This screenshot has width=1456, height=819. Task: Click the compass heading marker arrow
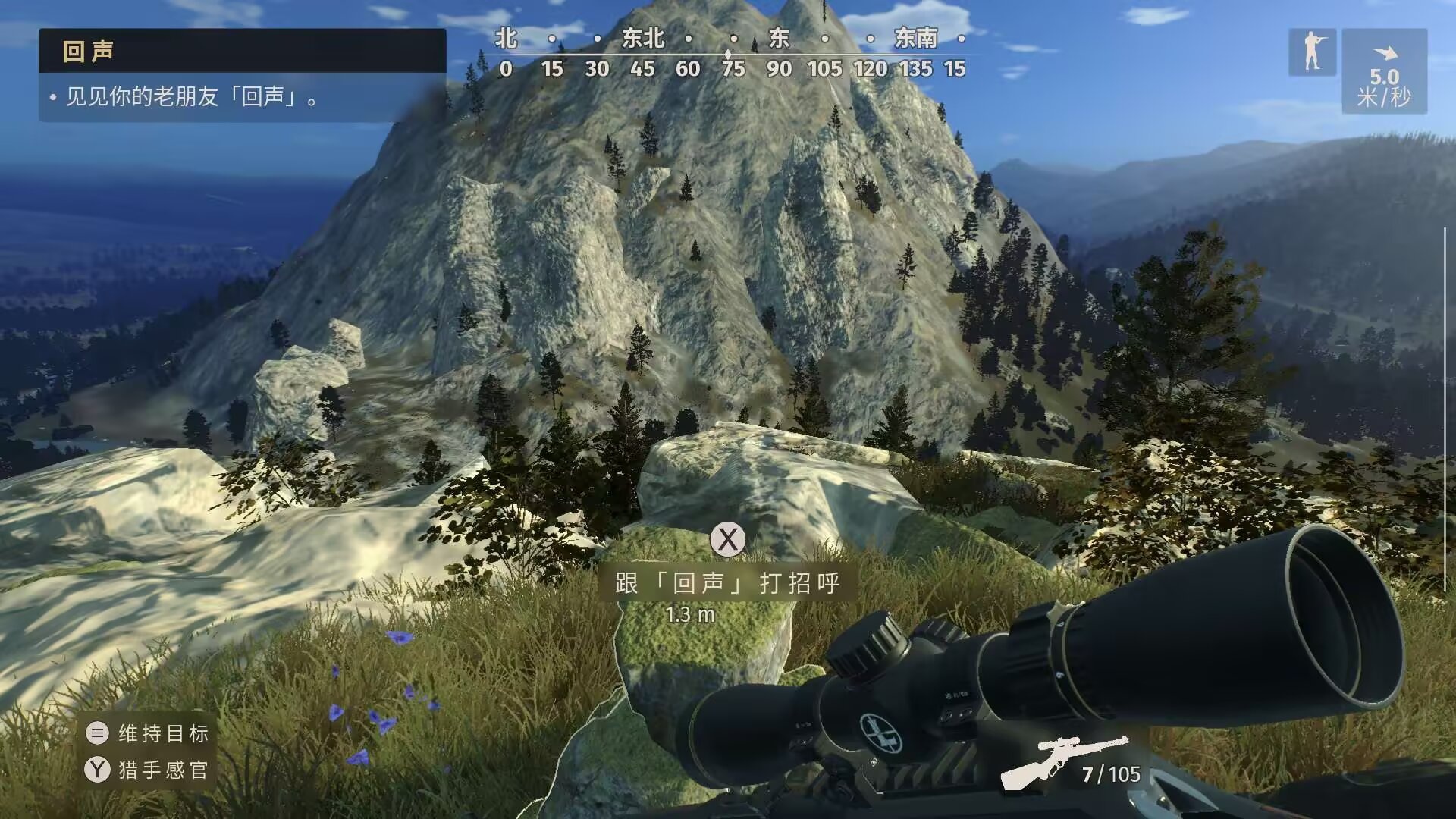[x=729, y=53]
